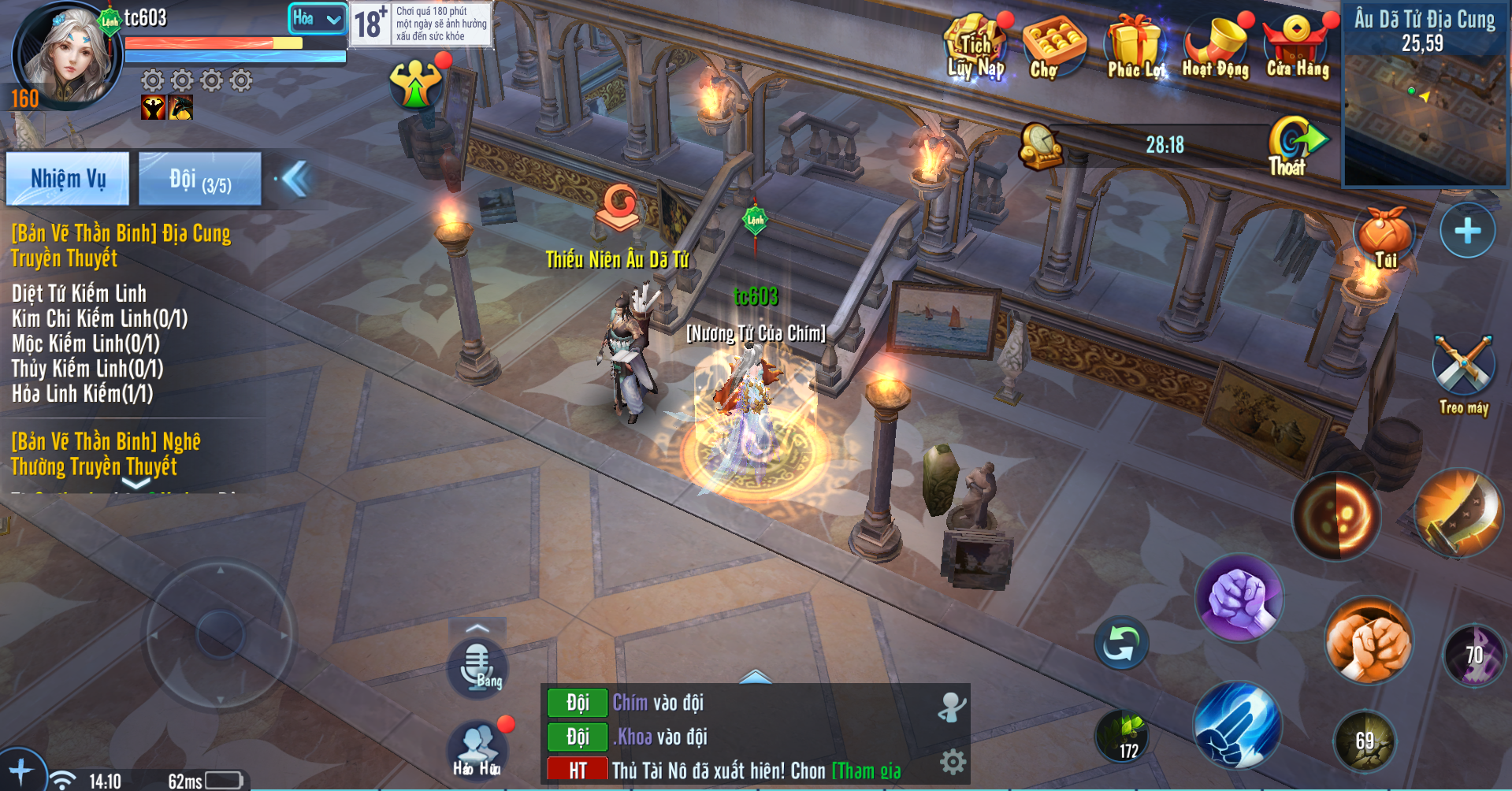Show the Hoạt Động events

click(x=1215, y=49)
